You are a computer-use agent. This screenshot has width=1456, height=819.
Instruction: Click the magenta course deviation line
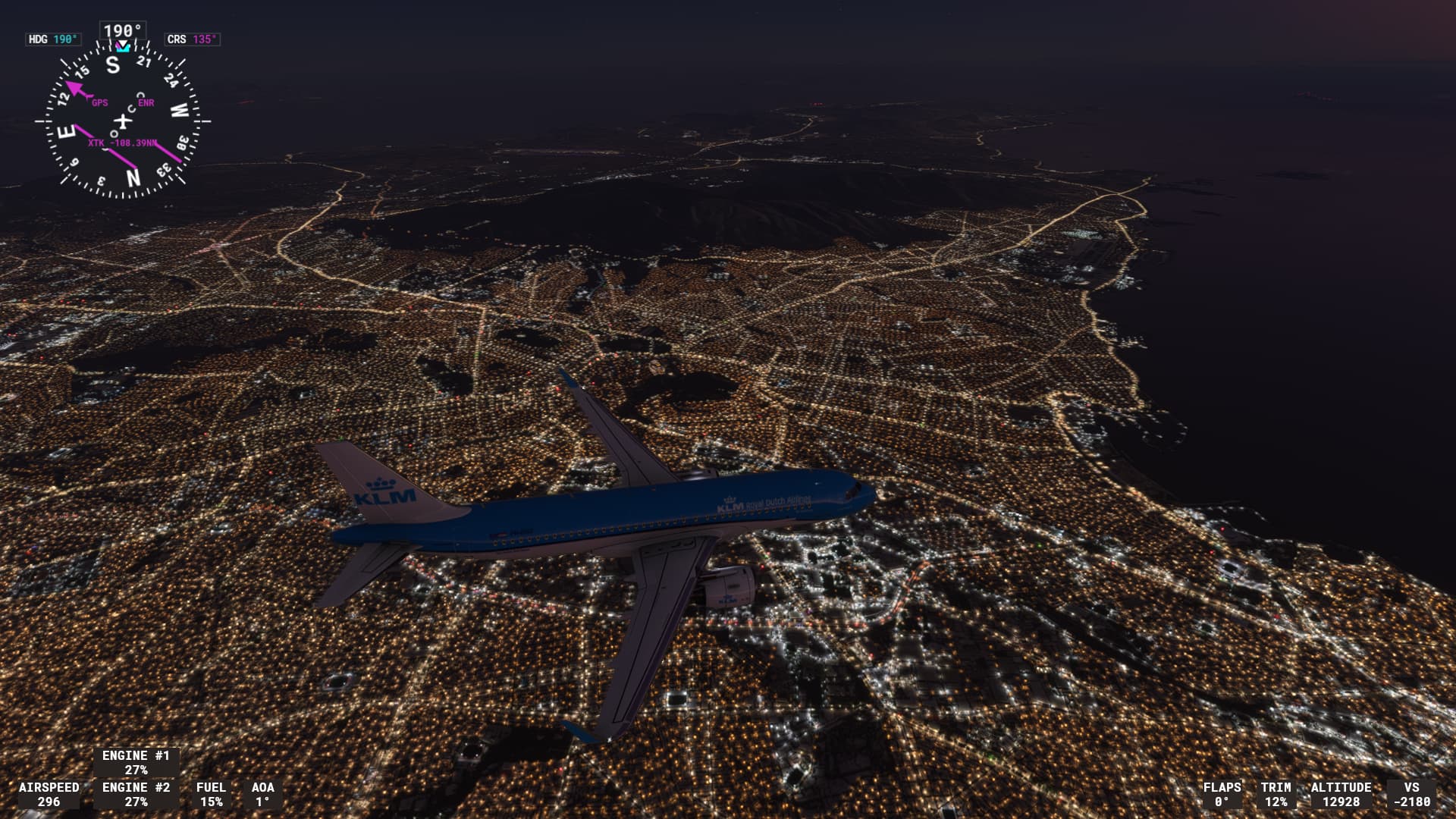click(x=171, y=154)
